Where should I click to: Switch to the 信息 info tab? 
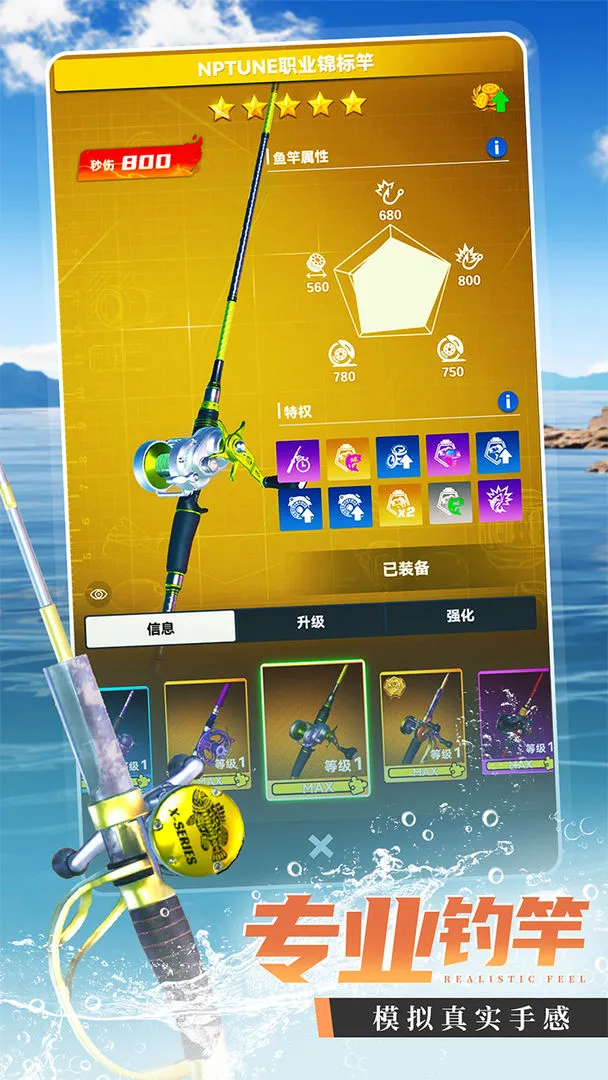click(x=160, y=627)
